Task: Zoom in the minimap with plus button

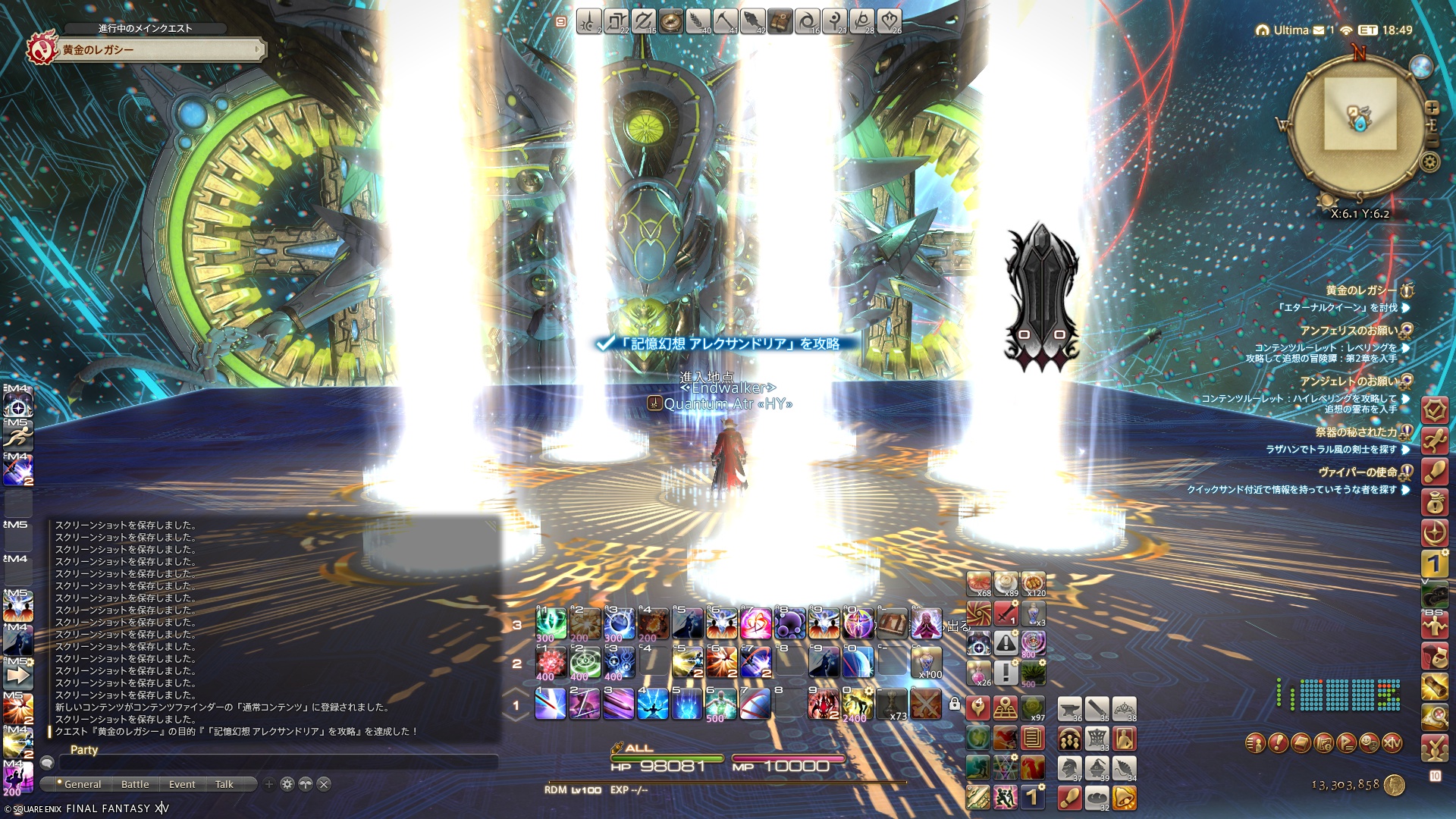Action: (1432, 108)
